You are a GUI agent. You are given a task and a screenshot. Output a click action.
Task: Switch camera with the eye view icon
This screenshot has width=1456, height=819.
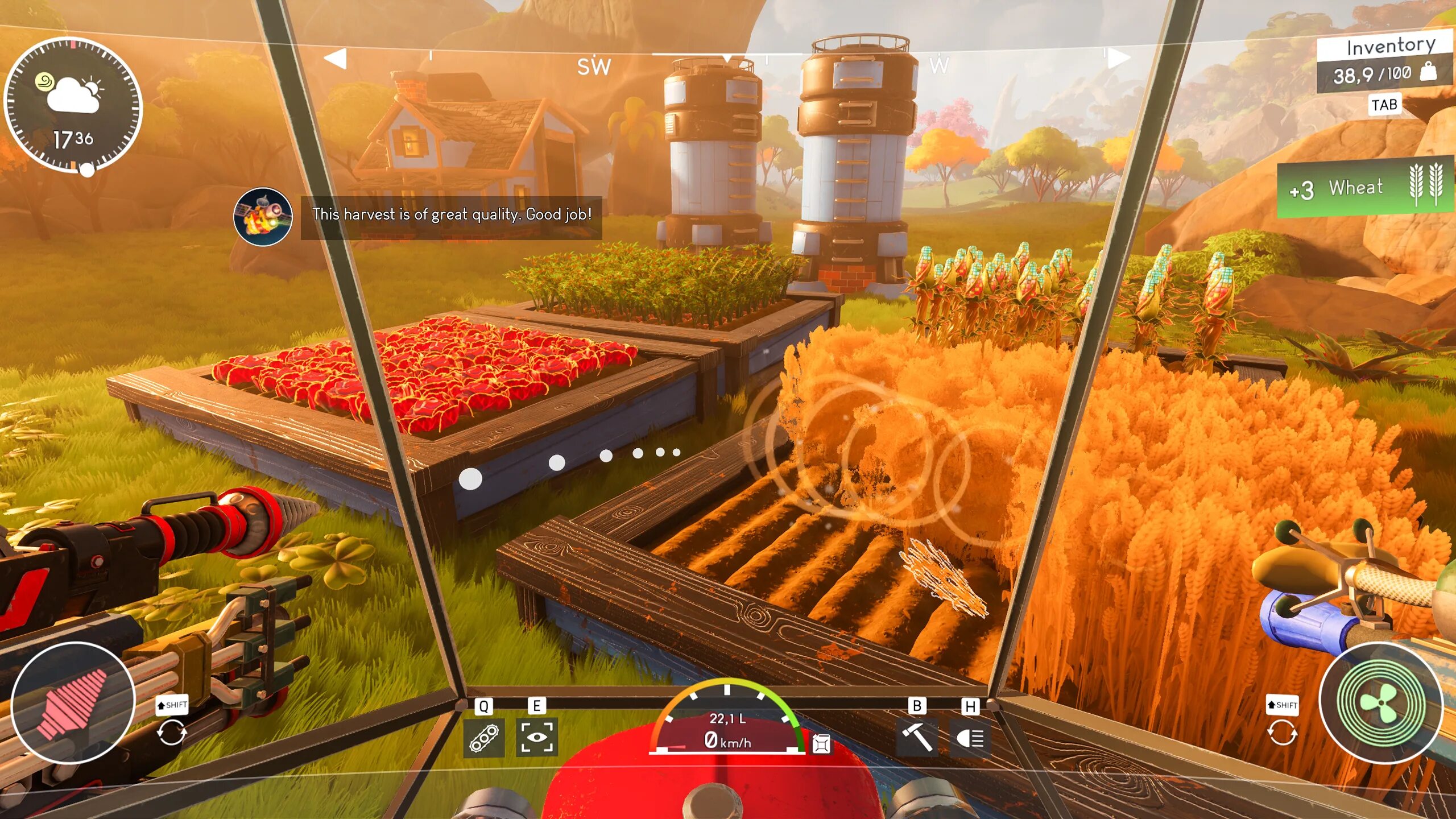click(536, 738)
